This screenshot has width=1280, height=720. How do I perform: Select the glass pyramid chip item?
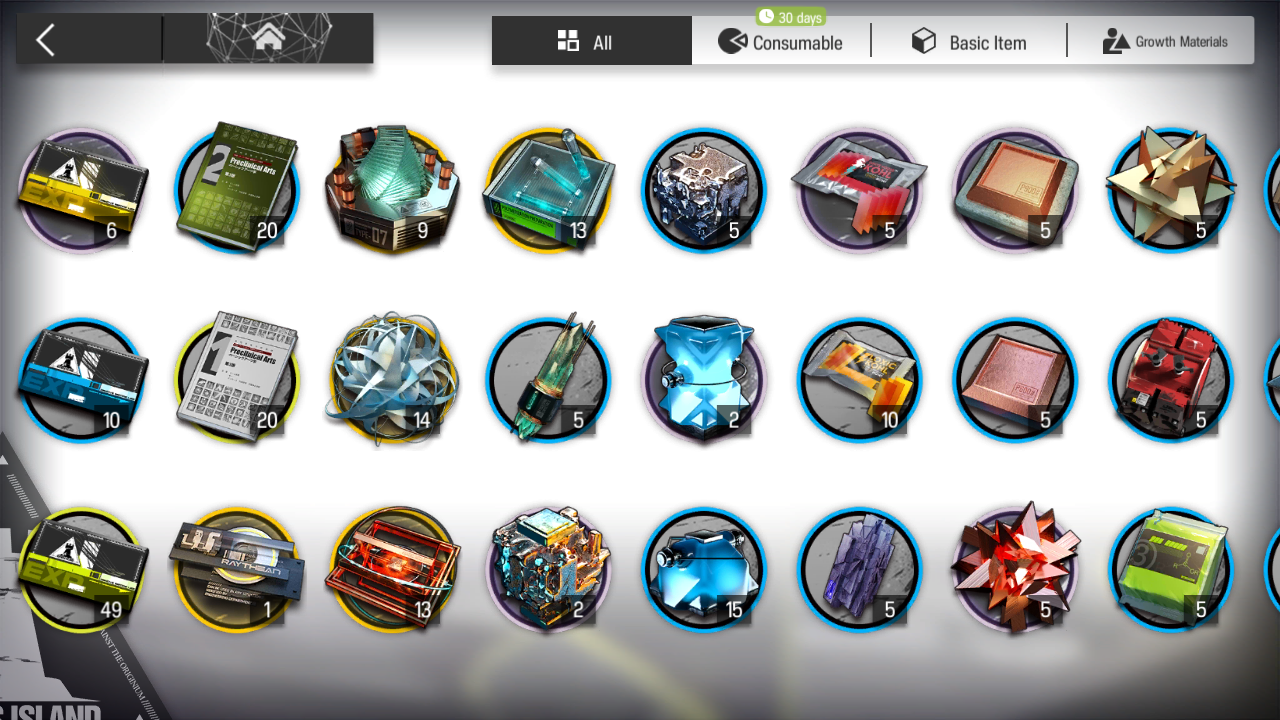pos(392,190)
